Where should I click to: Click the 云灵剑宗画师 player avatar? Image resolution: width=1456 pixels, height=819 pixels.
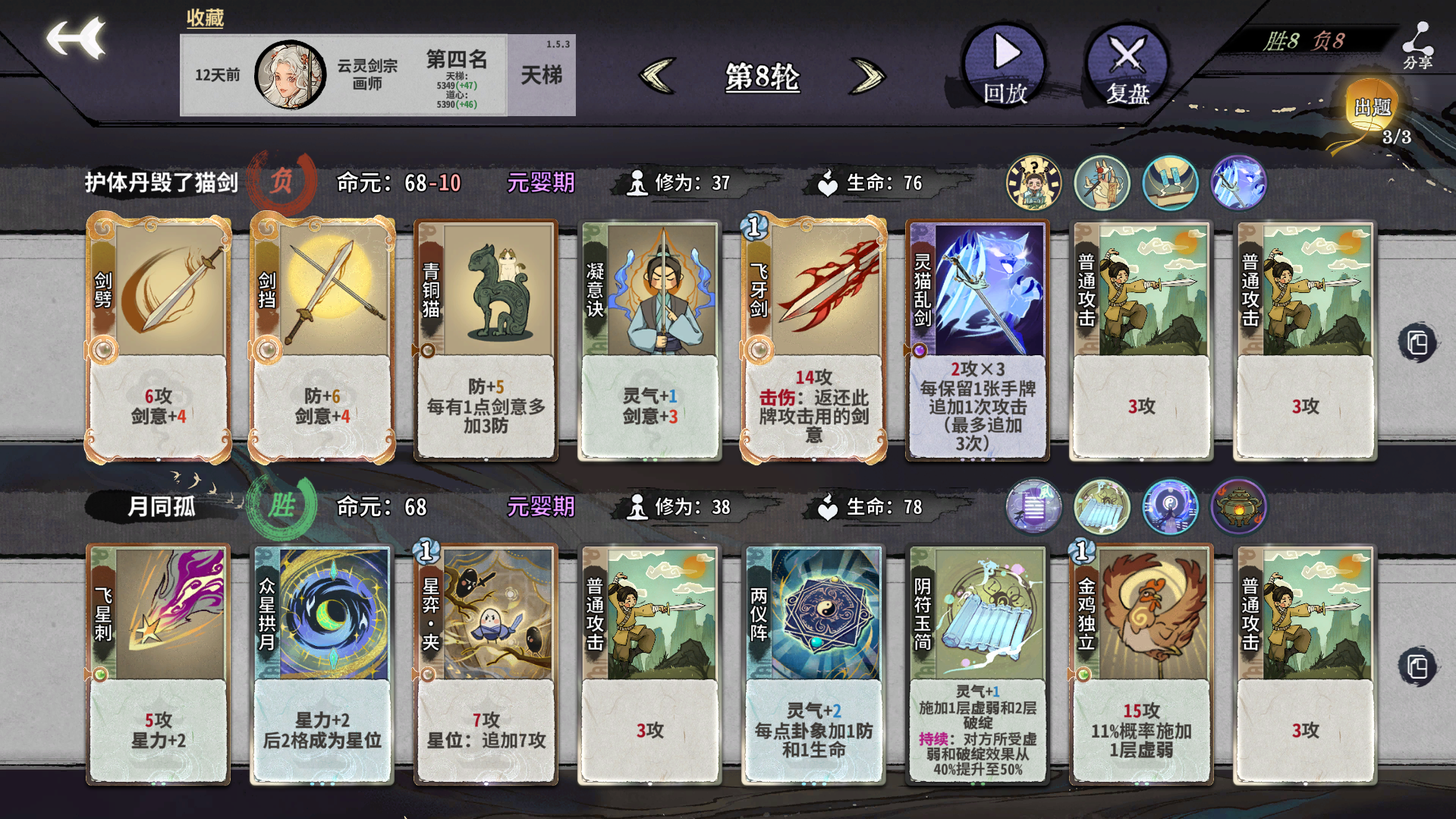[x=291, y=74]
